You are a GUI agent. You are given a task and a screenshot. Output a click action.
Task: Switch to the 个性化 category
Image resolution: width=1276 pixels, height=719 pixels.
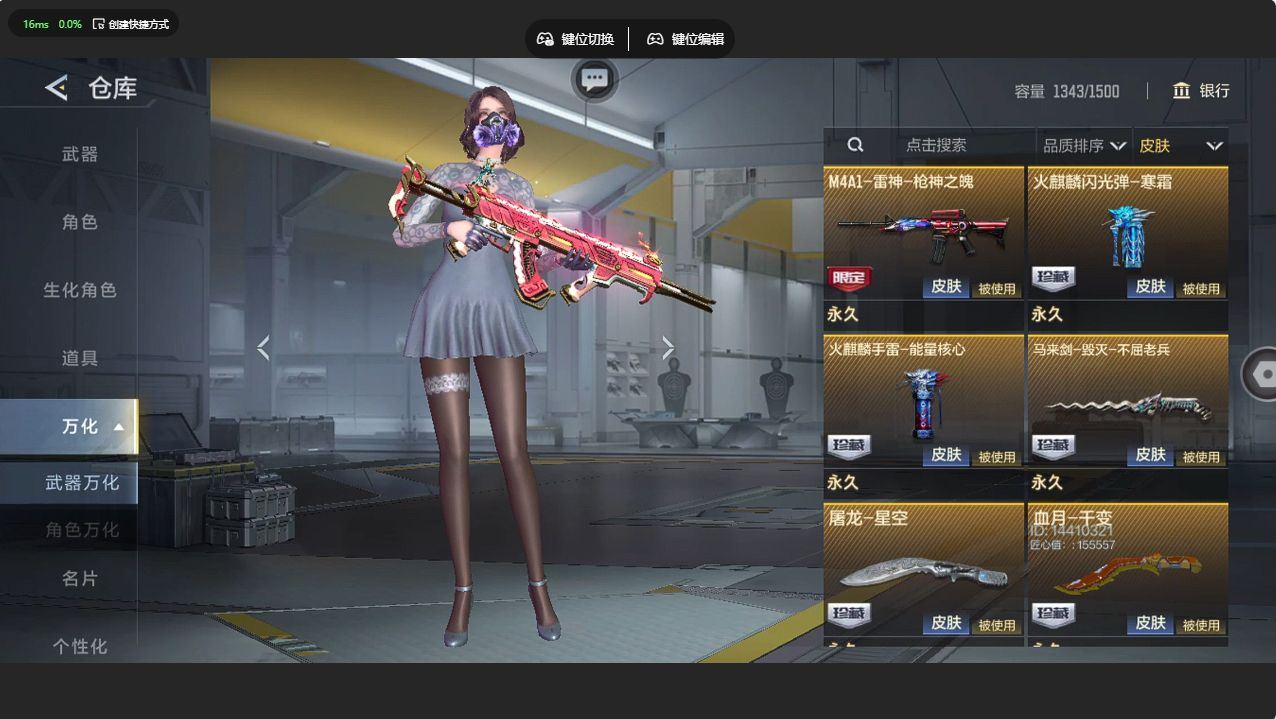point(80,646)
